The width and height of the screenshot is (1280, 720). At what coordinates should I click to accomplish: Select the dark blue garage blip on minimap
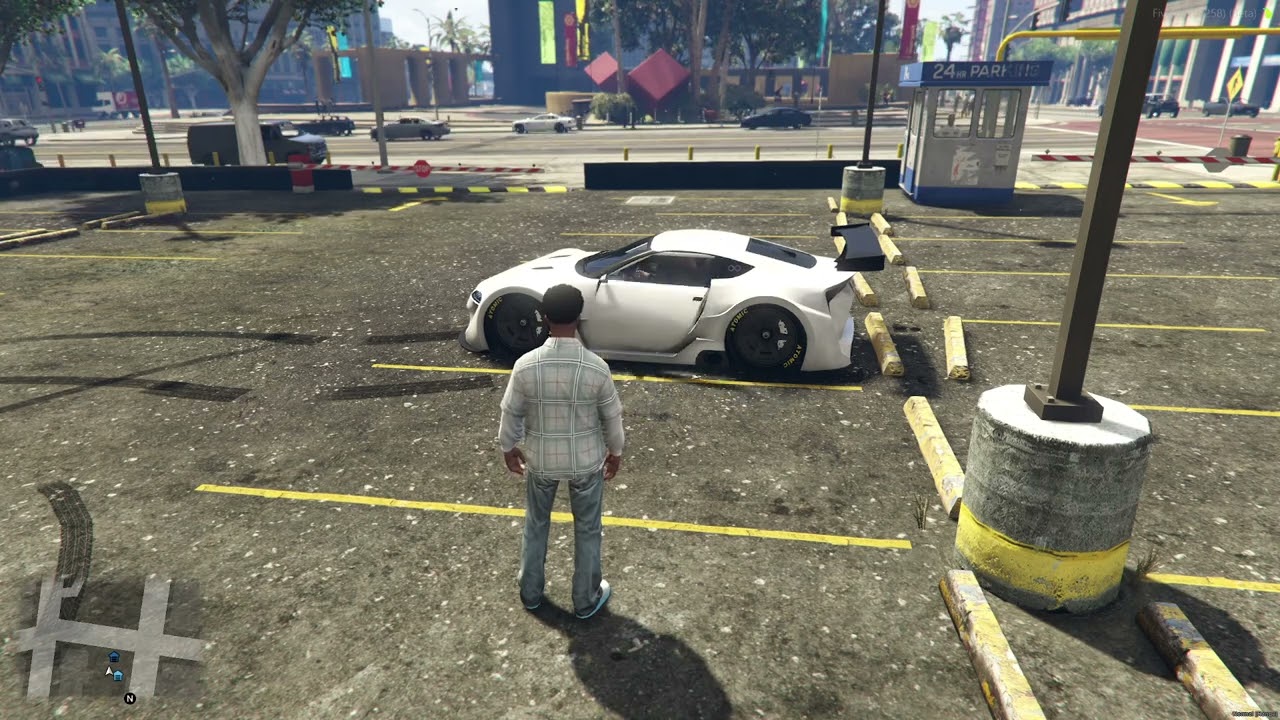[113, 657]
